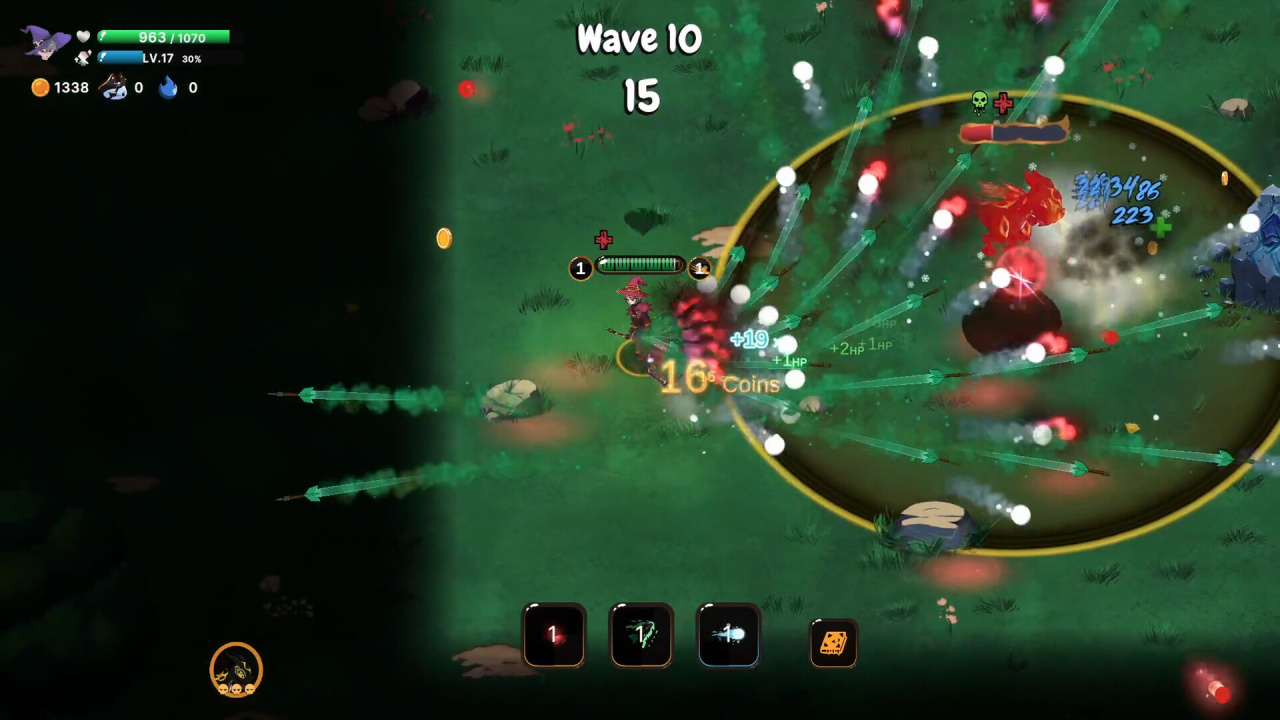1280x720 pixels.
Task: Click the blue flame currency icon
Action: pos(168,88)
